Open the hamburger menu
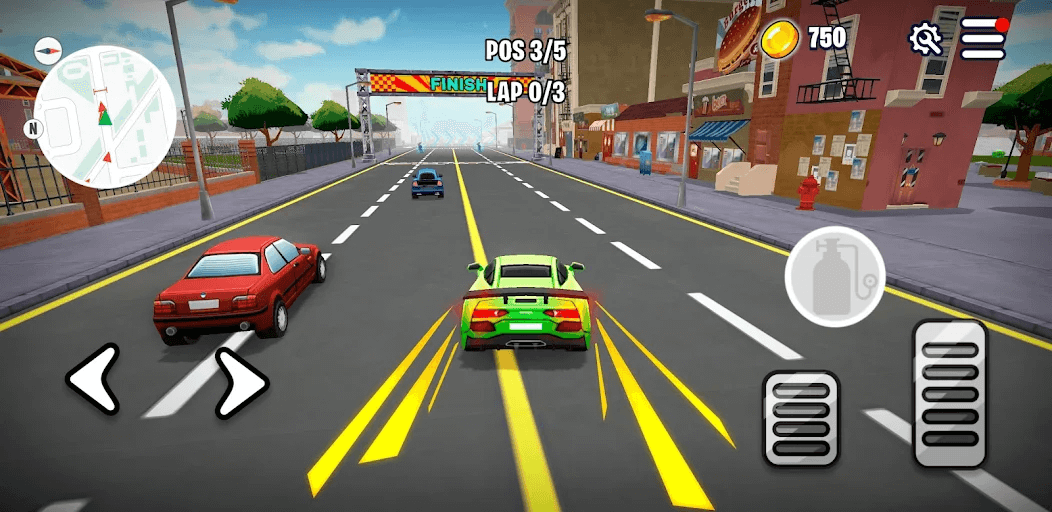 pos(982,39)
